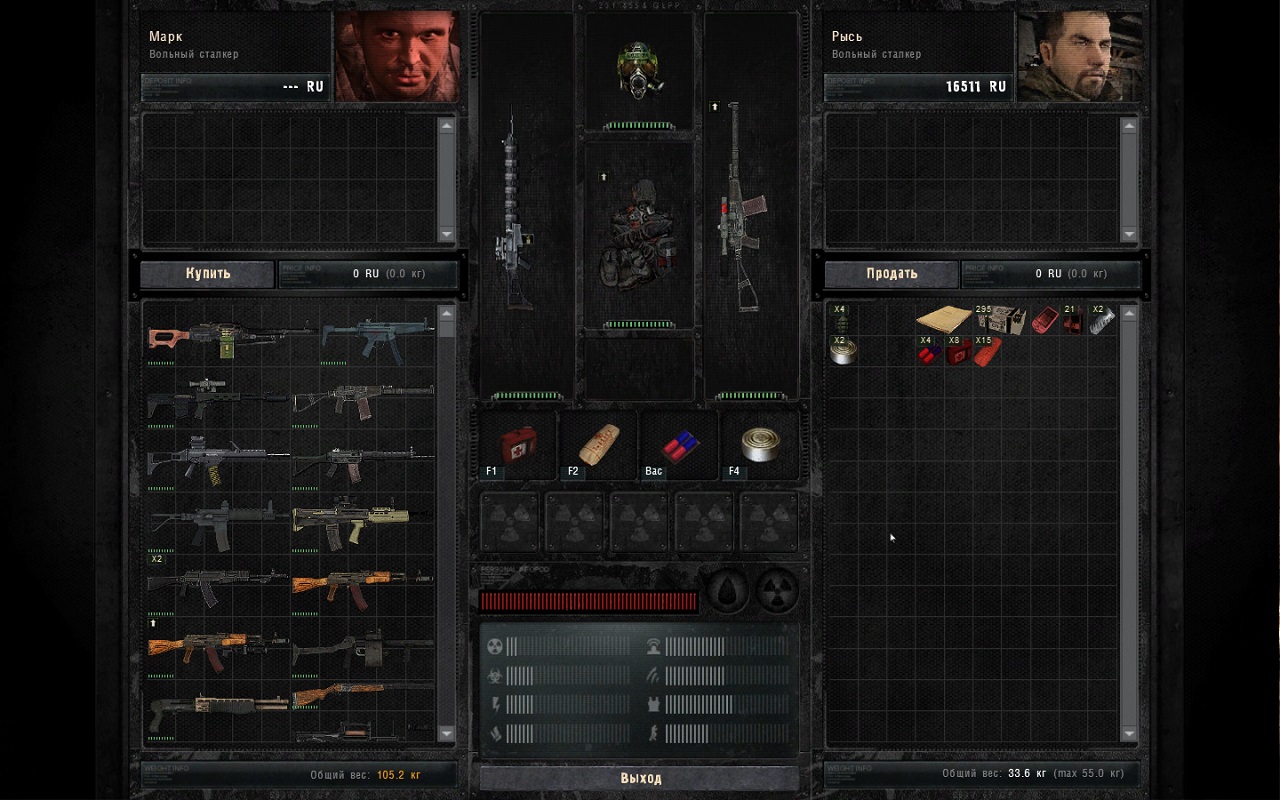
Task: Select the equipped armor suit slot
Action: [x=640, y=235]
